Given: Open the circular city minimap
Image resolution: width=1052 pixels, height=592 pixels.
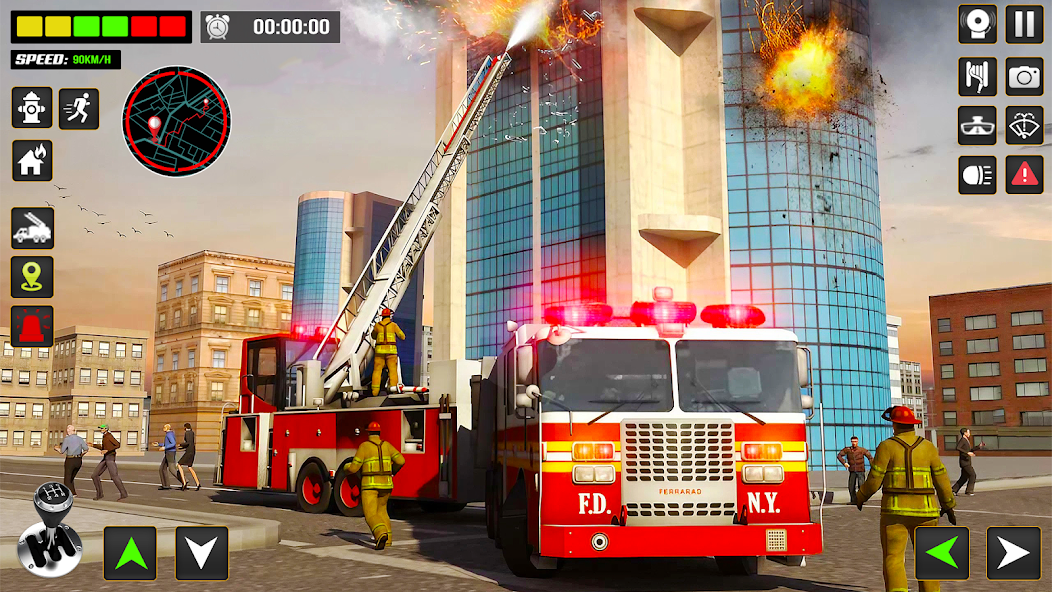Looking at the screenshot, I should coord(176,121).
